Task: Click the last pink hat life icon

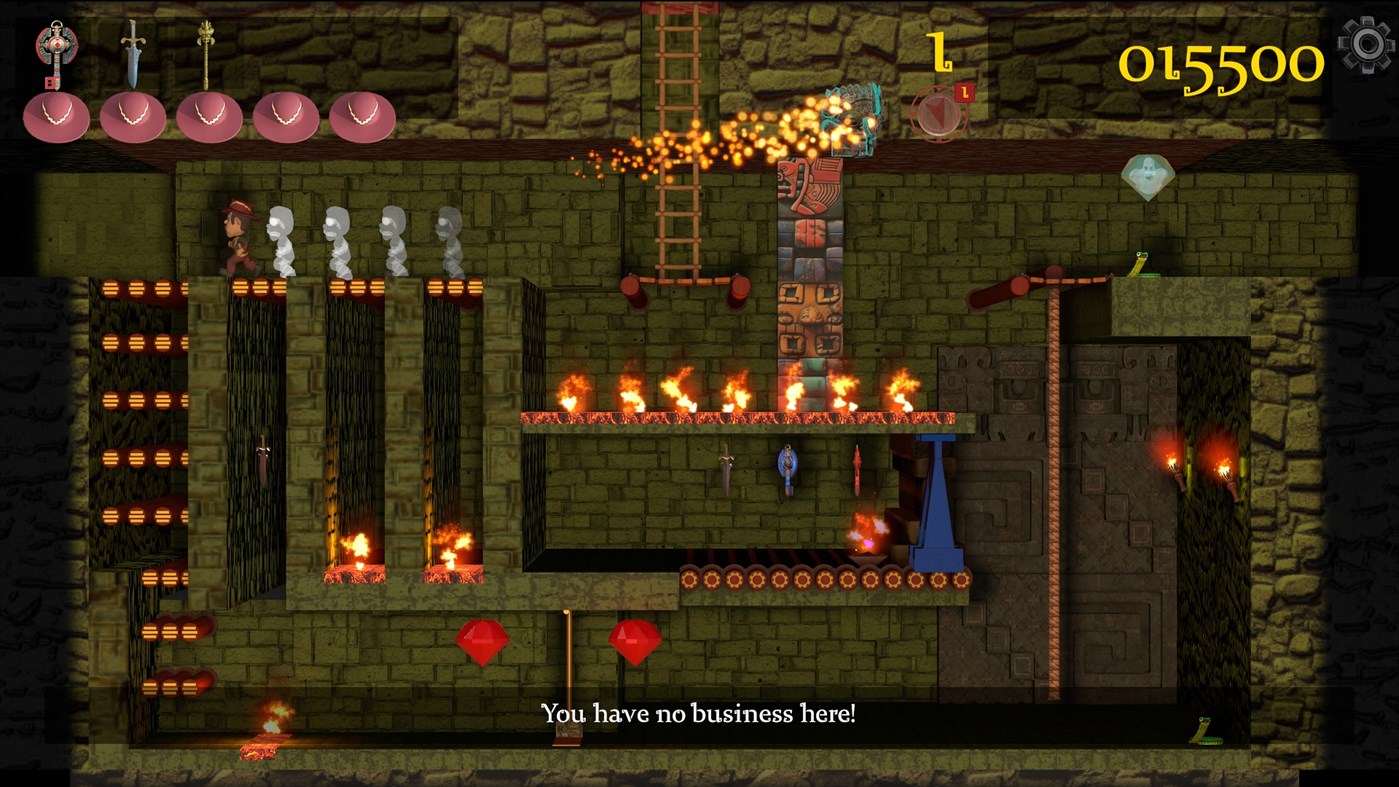Action: [x=363, y=113]
